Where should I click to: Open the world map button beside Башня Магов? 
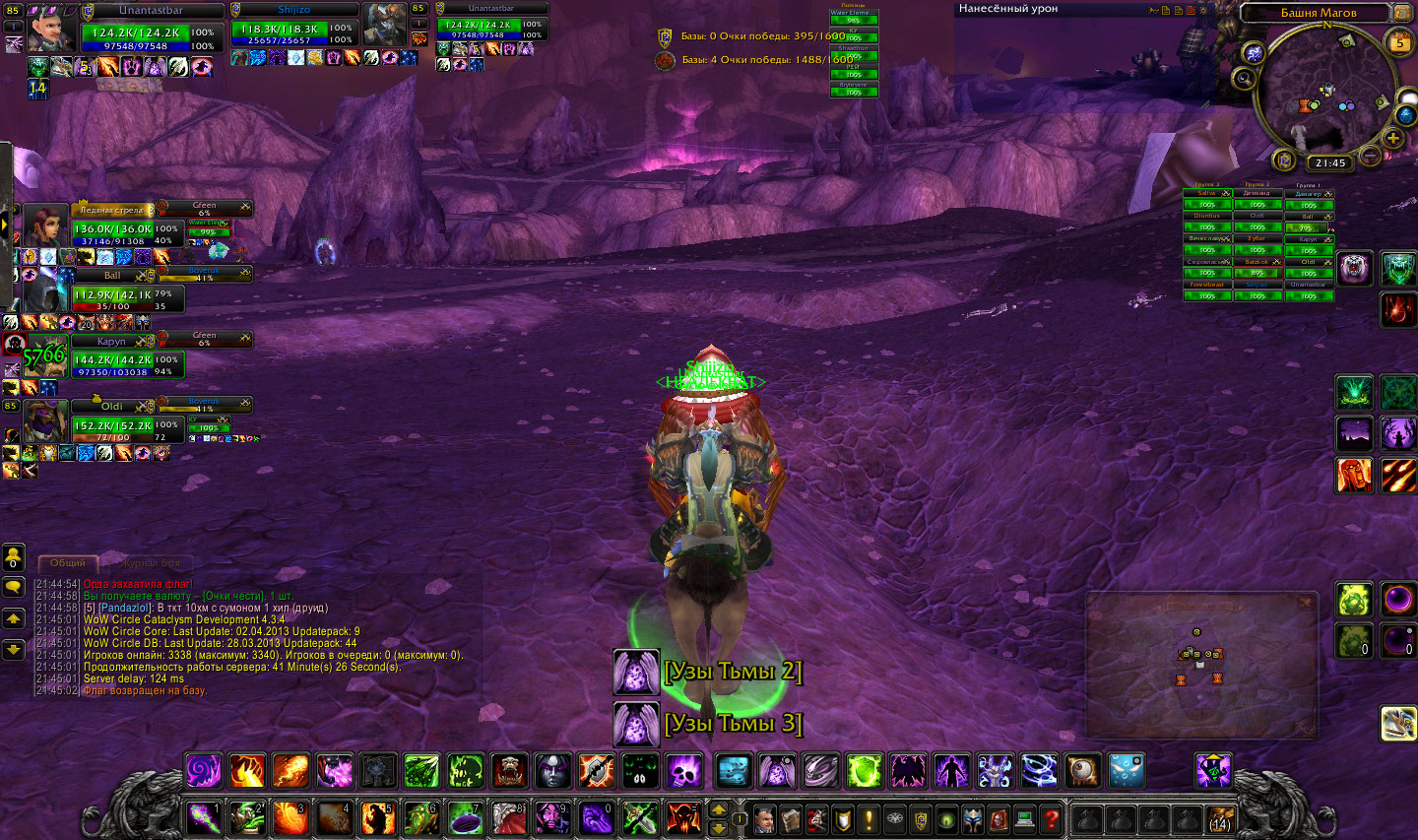point(1402,13)
